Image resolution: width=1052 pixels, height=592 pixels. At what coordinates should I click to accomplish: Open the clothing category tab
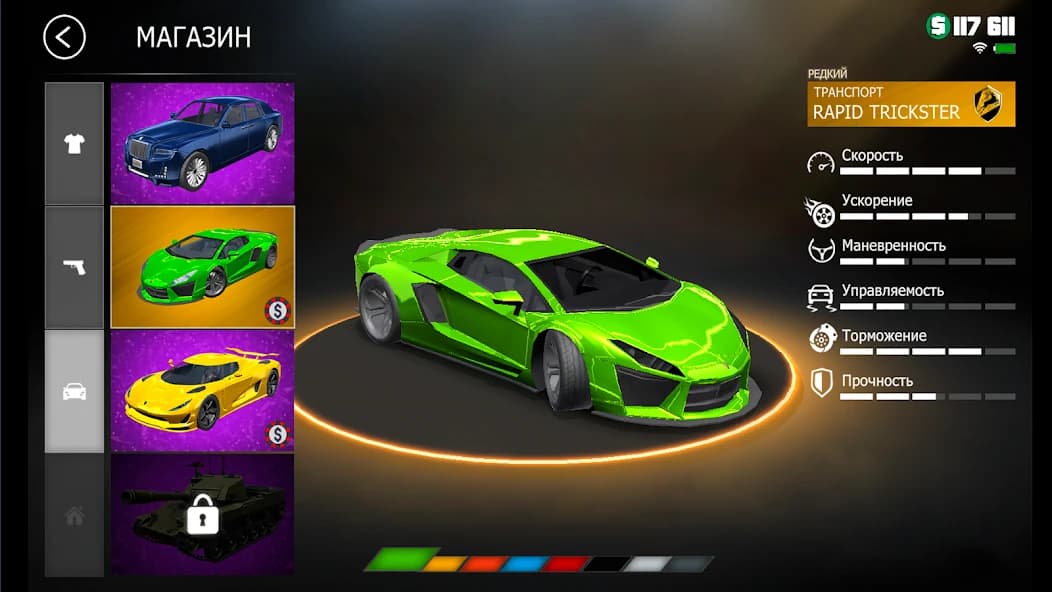(74, 144)
